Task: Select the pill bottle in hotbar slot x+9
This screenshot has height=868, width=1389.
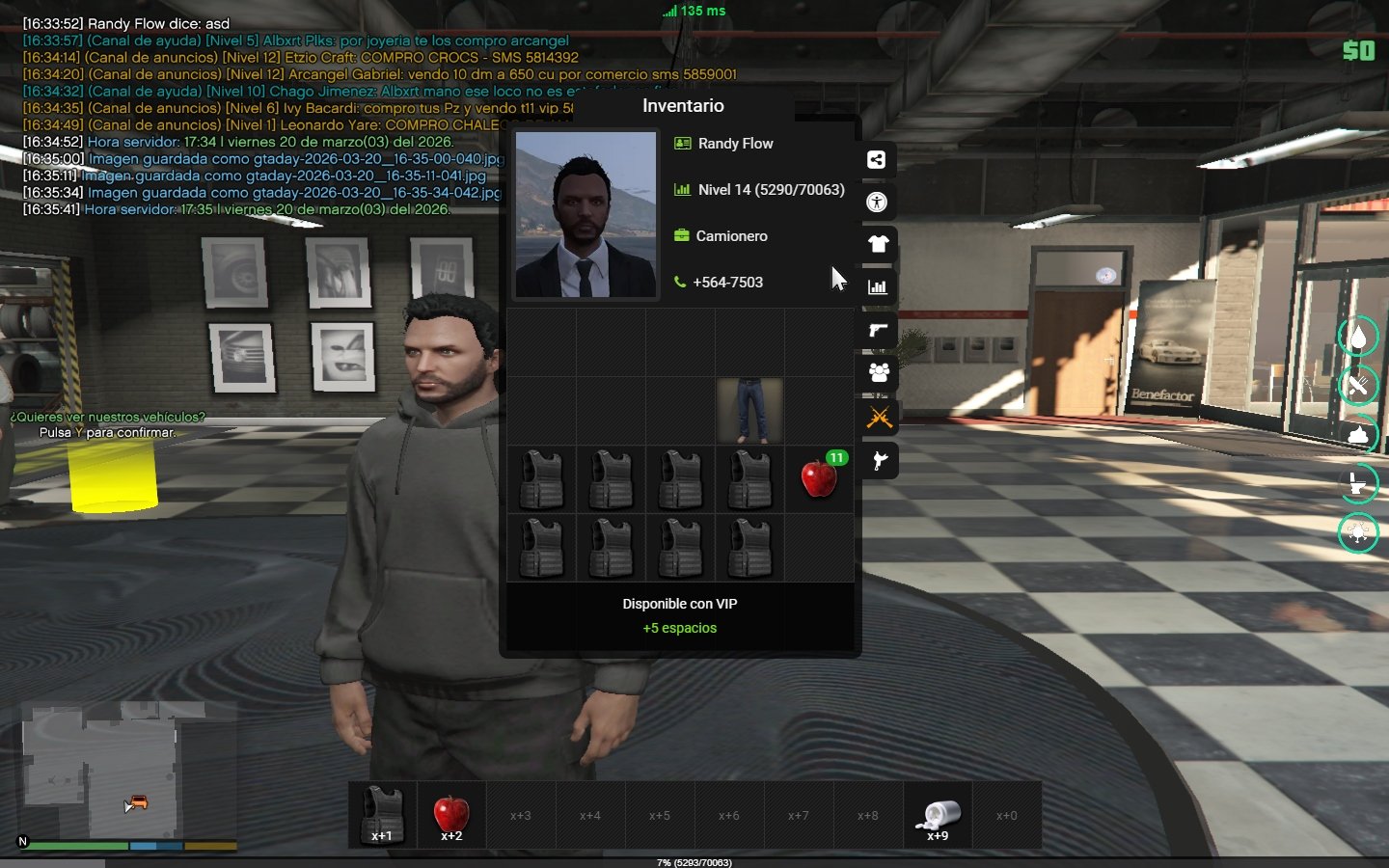Action: [x=938, y=815]
